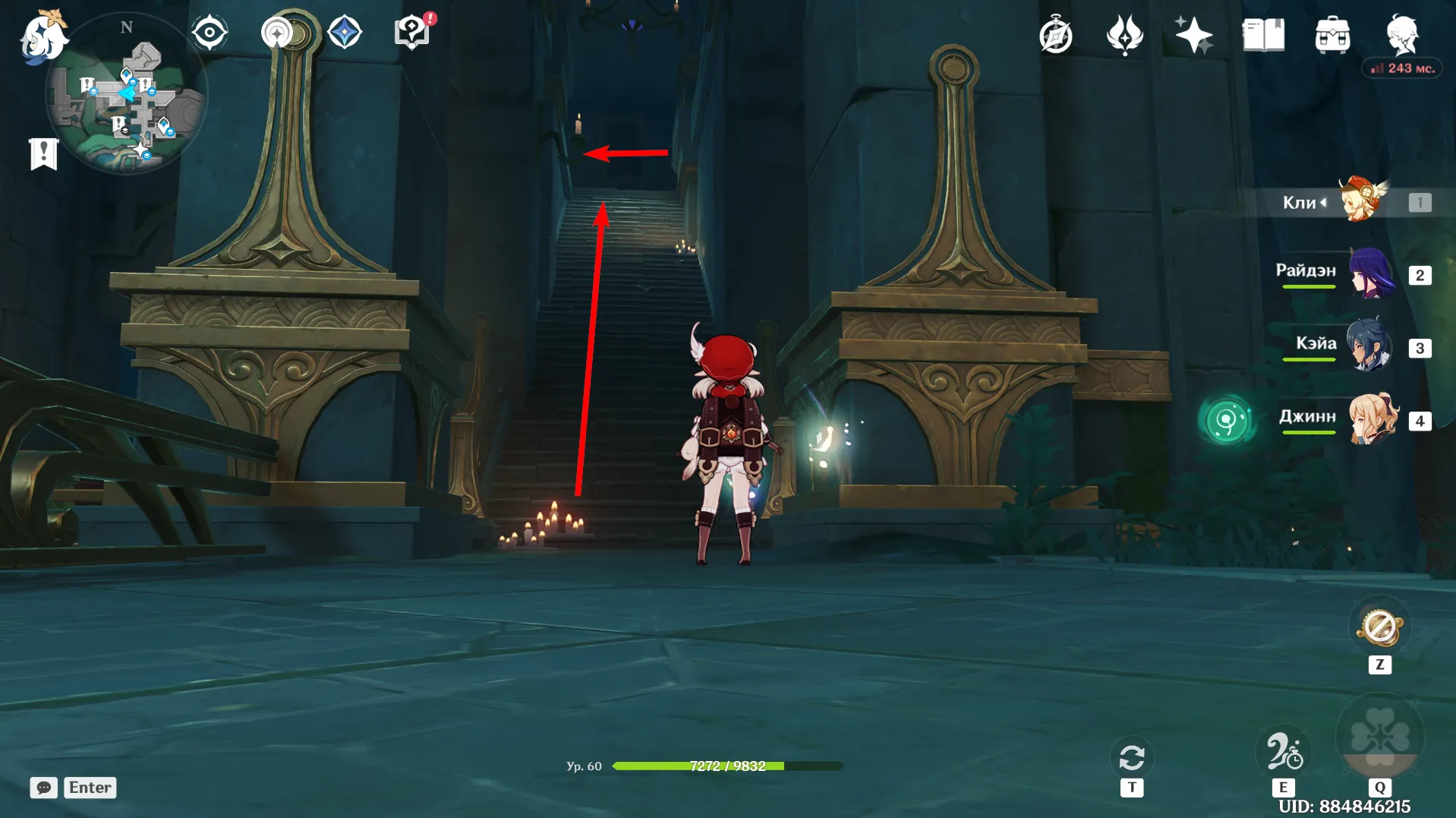Open the adventurer handbook
The height and width of the screenshot is (818, 1456).
(1262, 35)
